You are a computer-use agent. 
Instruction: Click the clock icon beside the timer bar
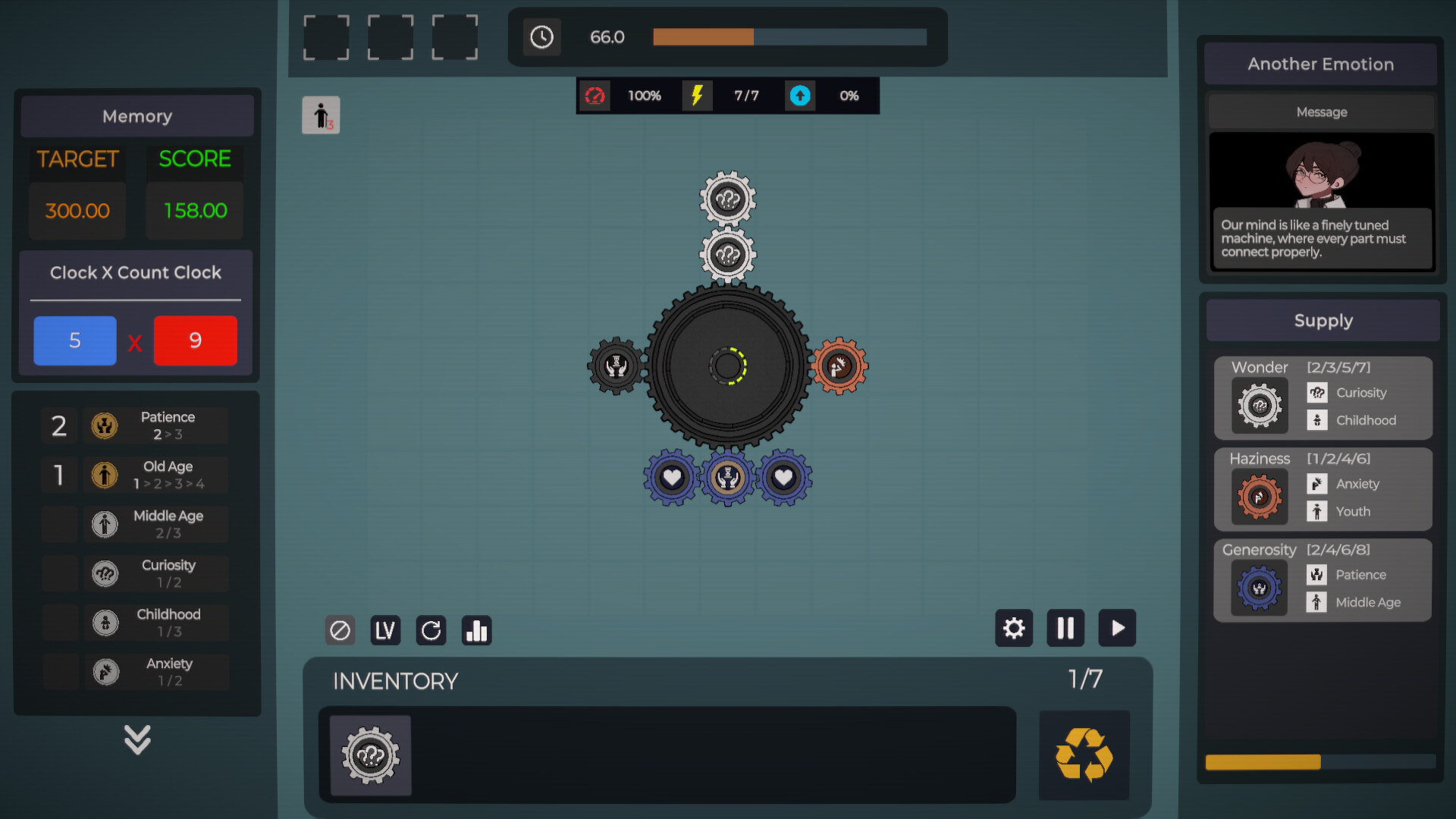pyautogui.click(x=542, y=36)
